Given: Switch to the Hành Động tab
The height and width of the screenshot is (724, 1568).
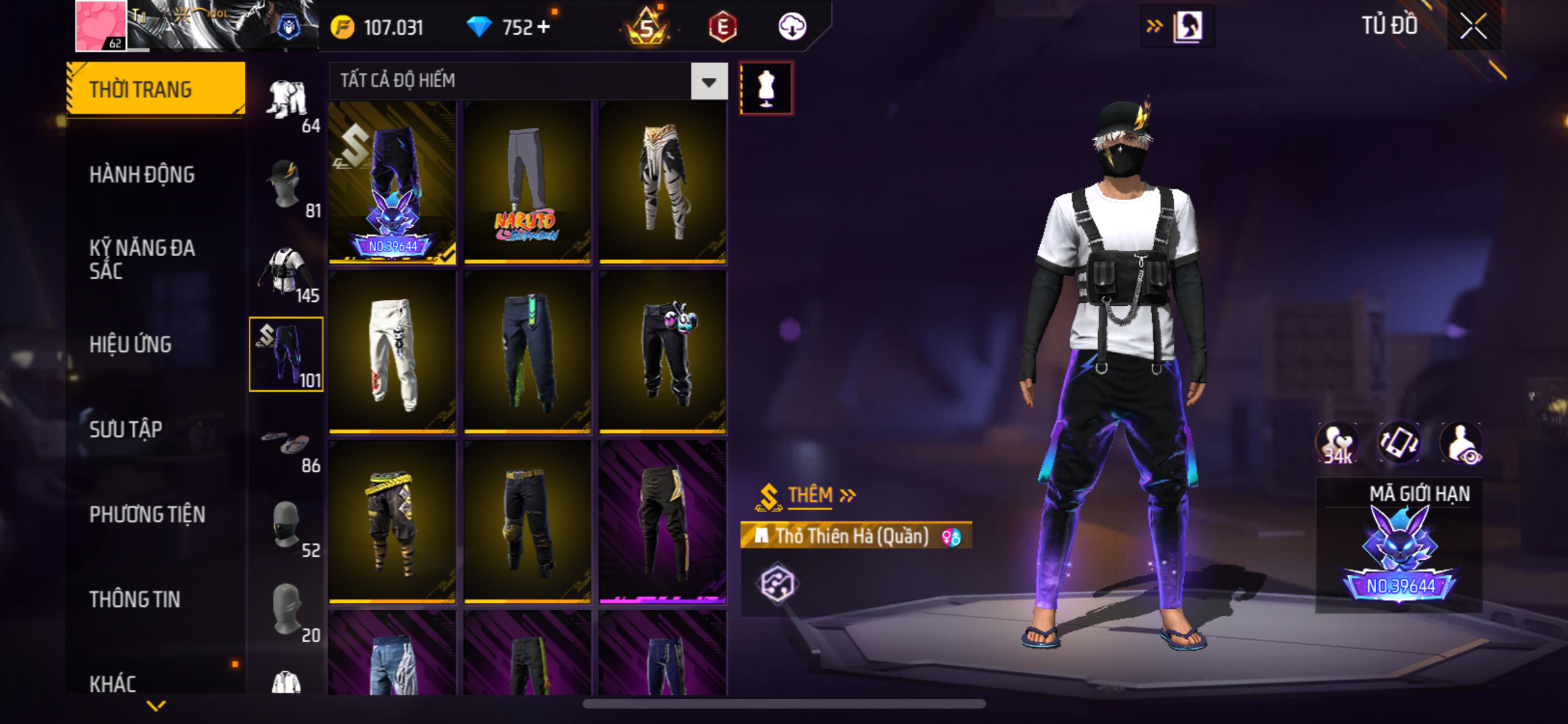Looking at the screenshot, I should 142,174.
